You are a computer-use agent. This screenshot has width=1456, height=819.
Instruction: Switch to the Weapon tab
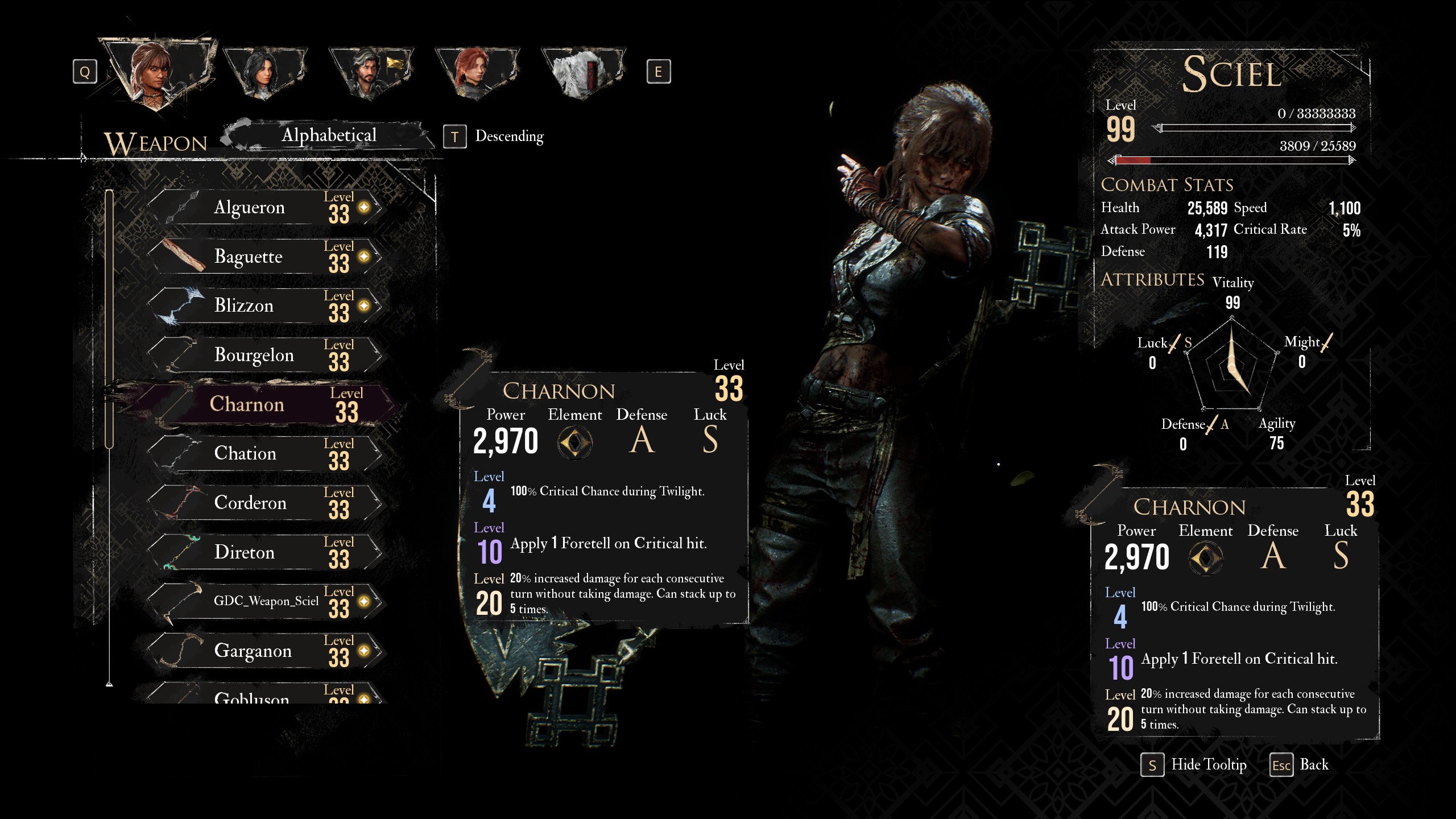(155, 140)
